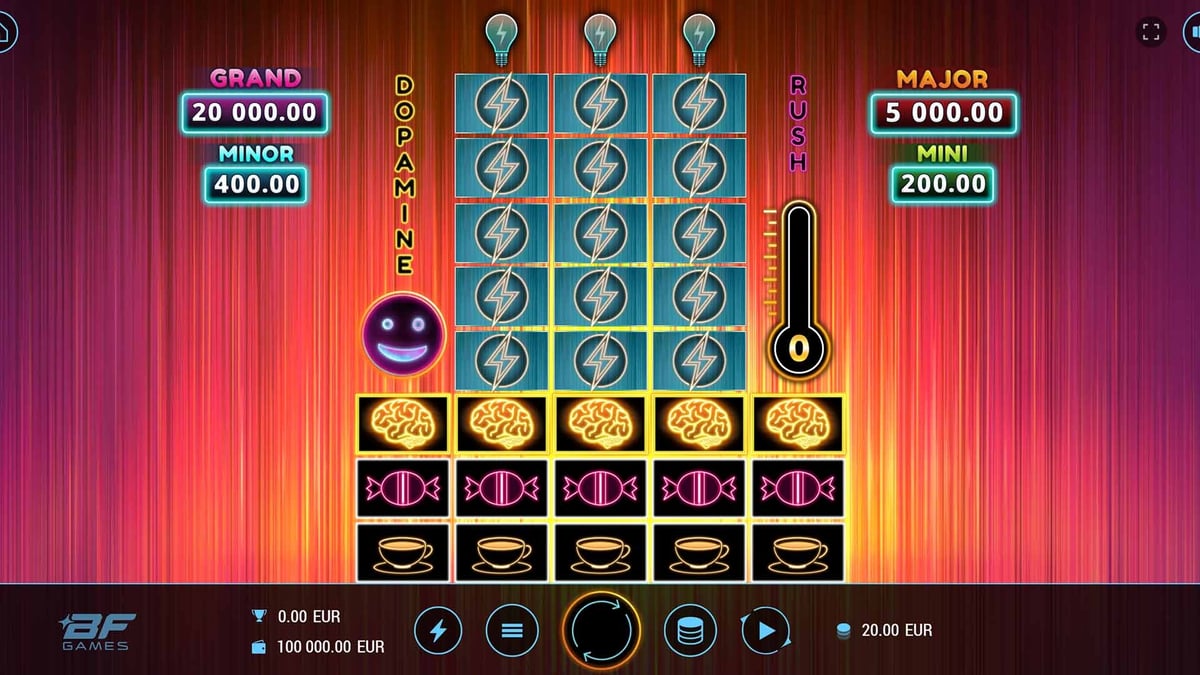Open the hamburger menu
Image resolution: width=1200 pixels, height=675 pixels.
tap(512, 631)
